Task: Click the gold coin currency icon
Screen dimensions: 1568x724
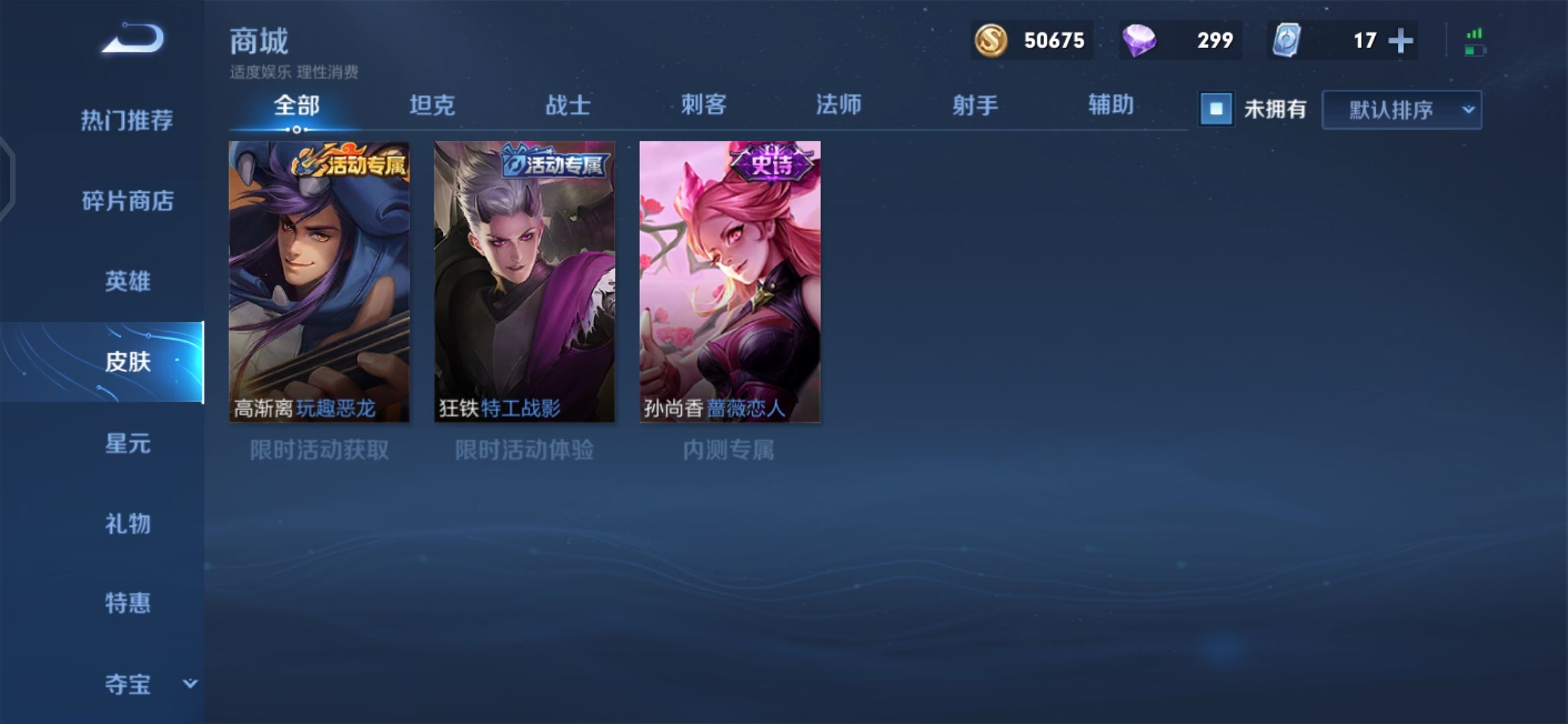Action: coord(993,40)
